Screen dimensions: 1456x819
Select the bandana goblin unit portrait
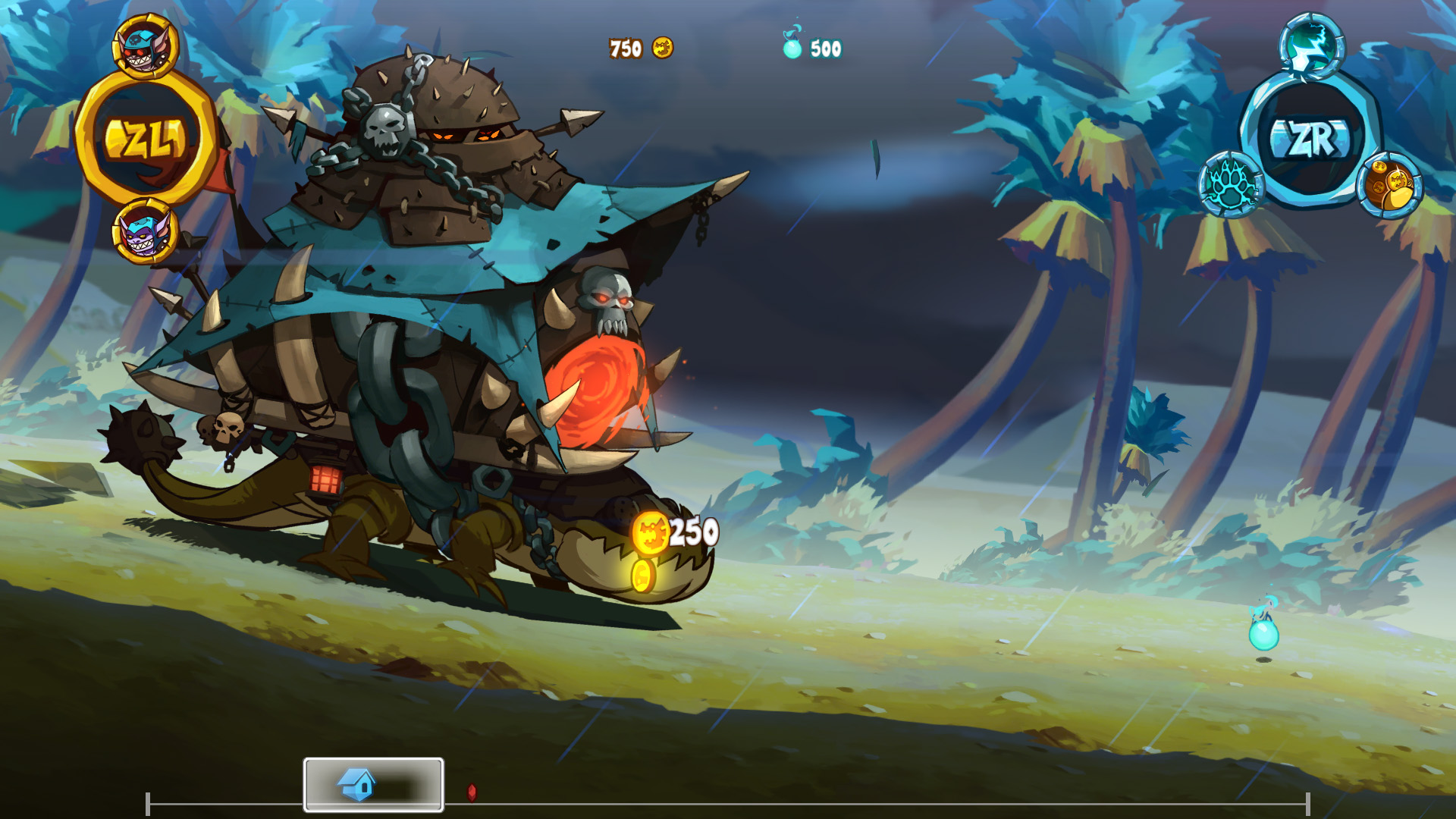146,45
